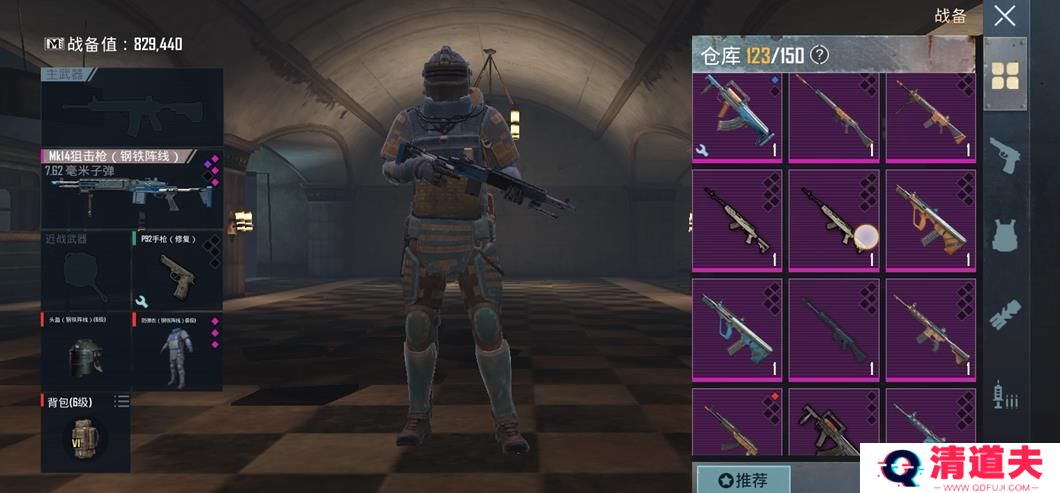Select the ammo and syringe consumables tab
This screenshot has width=1060, height=493.
pos(1004,395)
